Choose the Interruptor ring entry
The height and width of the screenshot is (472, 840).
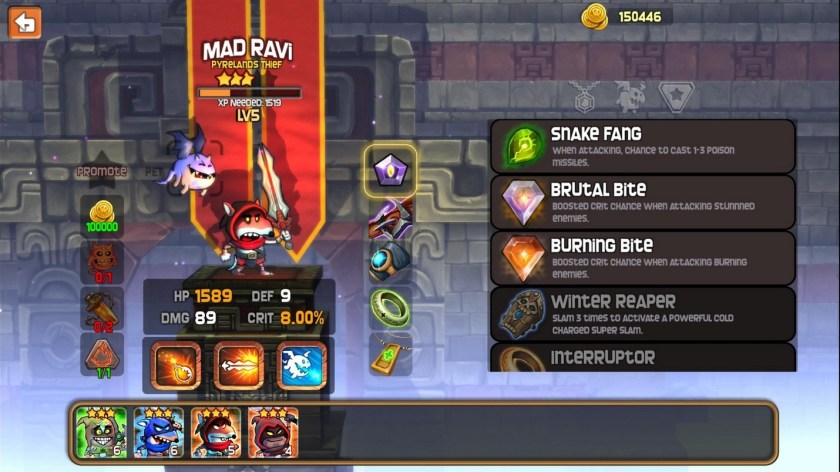click(x=642, y=358)
